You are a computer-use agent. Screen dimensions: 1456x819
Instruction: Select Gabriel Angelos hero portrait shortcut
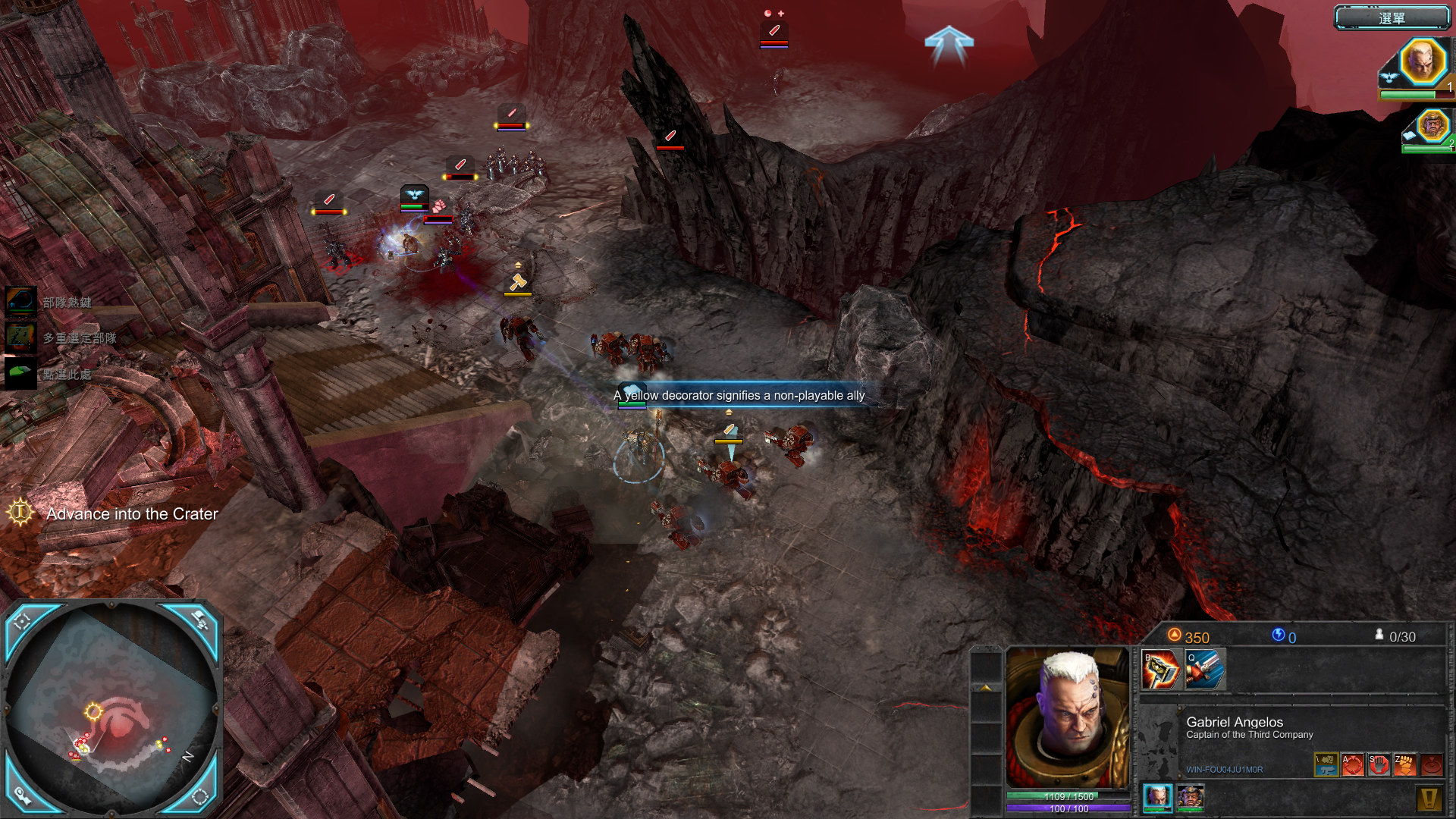(x=1421, y=63)
